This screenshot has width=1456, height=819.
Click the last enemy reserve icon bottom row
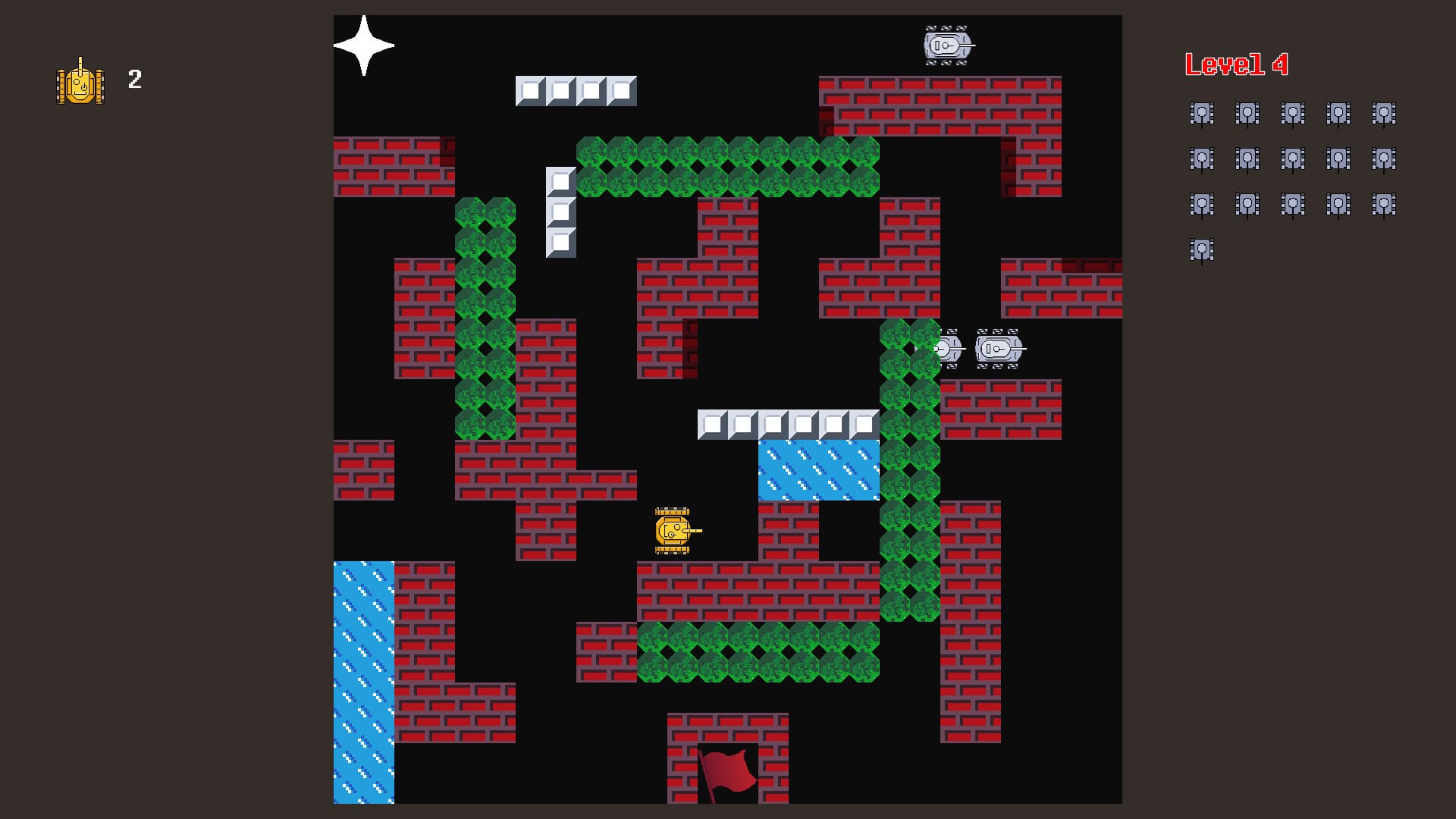pyautogui.click(x=1203, y=249)
